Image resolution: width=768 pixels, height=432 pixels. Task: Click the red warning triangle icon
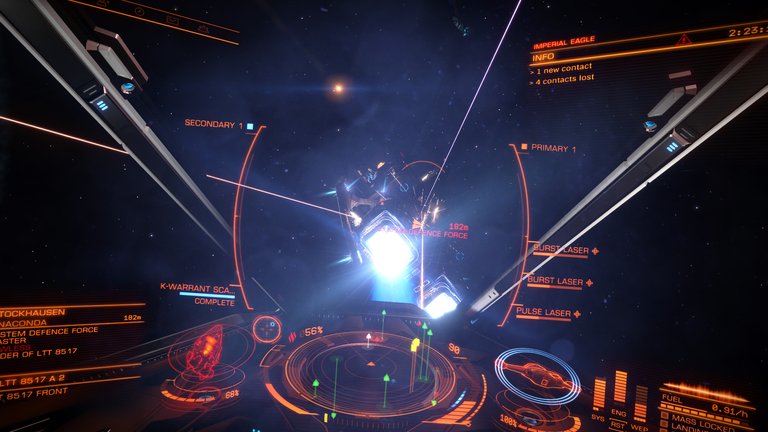click(x=684, y=40)
